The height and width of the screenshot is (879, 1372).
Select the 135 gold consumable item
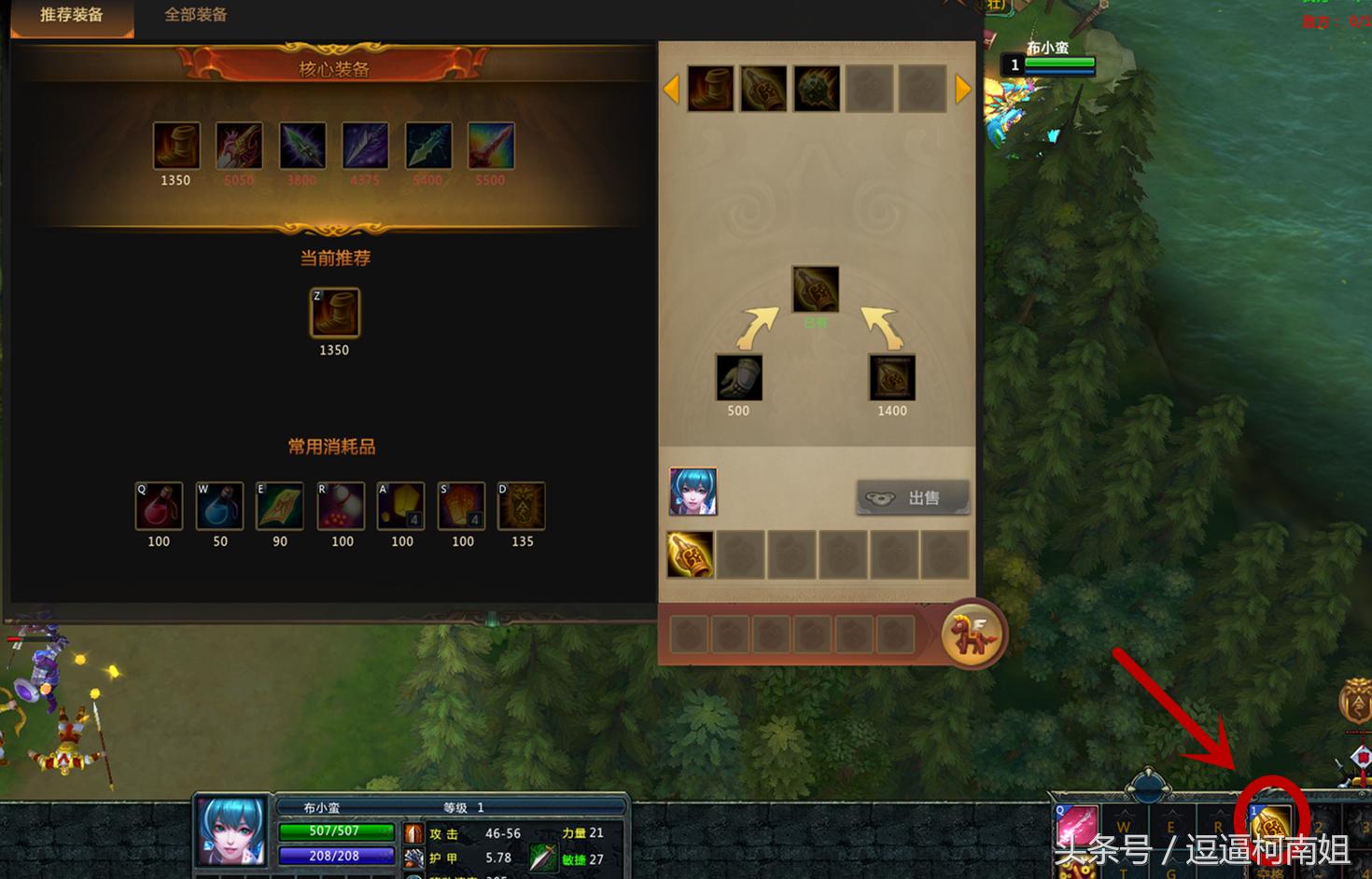click(x=522, y=506)
